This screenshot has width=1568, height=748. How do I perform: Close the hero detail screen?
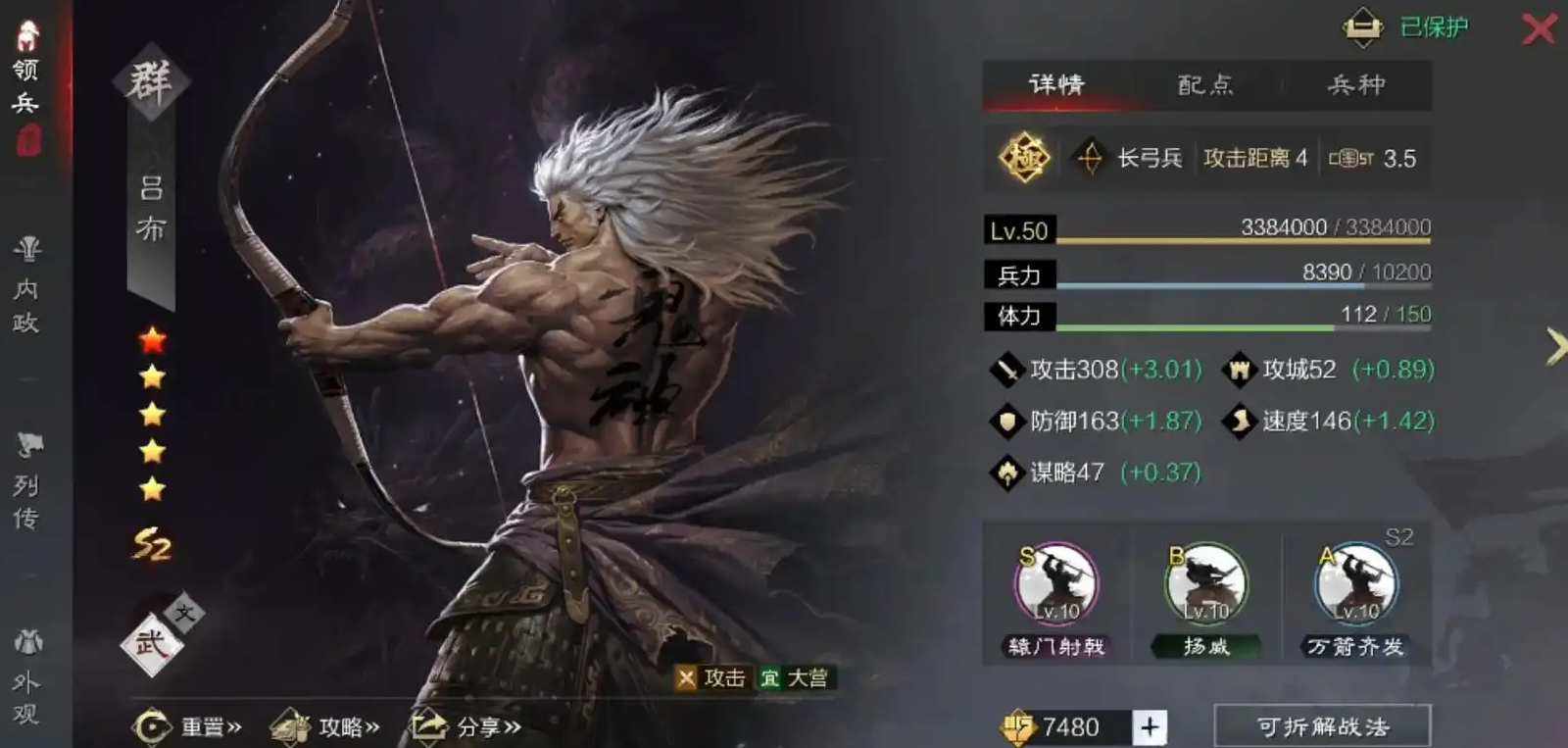[x=1539, y=28]
